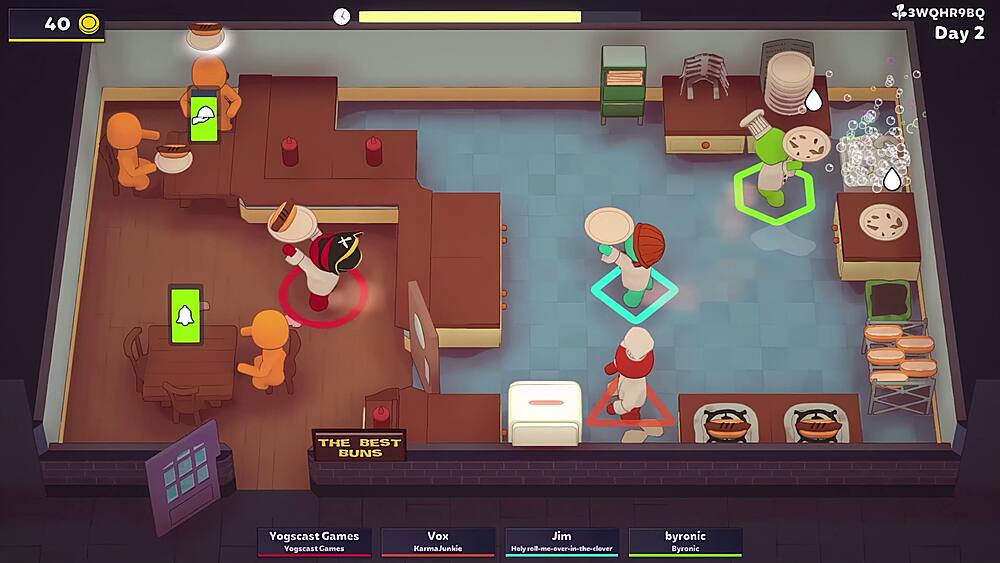Click the byronic player card
The width and height of the screenshot is (1000, 563).
pyautogui.click(x=685, y=541)
